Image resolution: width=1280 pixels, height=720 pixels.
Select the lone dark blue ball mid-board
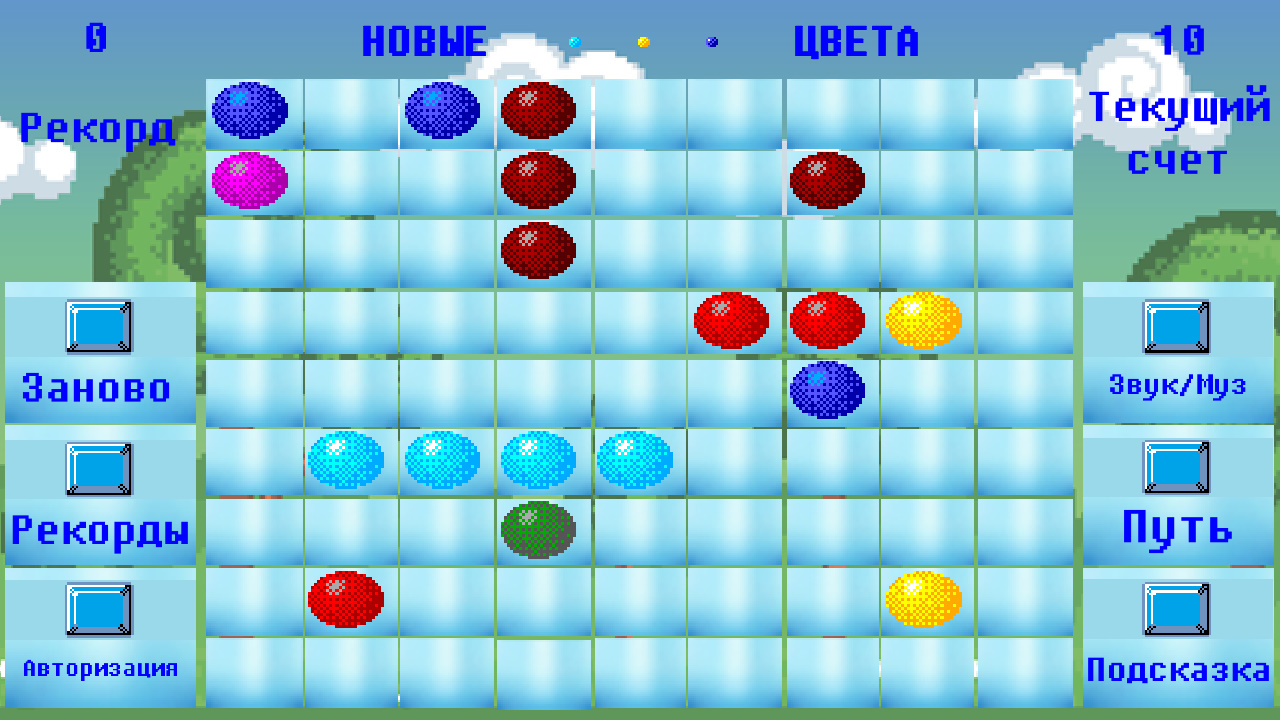828,389
